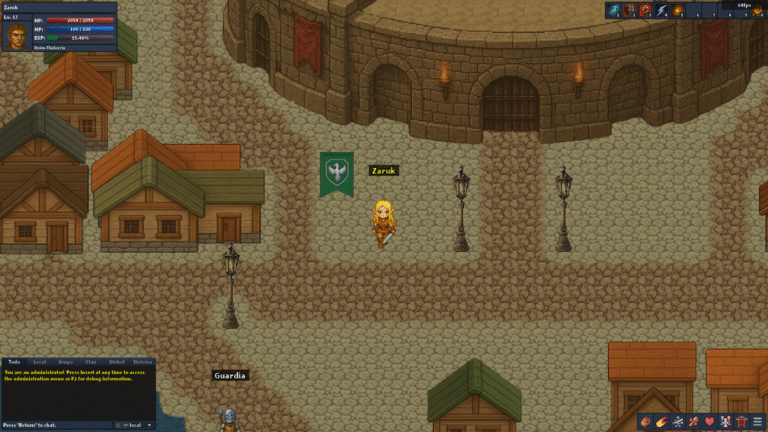Show the Clan chat tab
The height and width of the screenshot is (432, 768).
[x=91, y=362]
